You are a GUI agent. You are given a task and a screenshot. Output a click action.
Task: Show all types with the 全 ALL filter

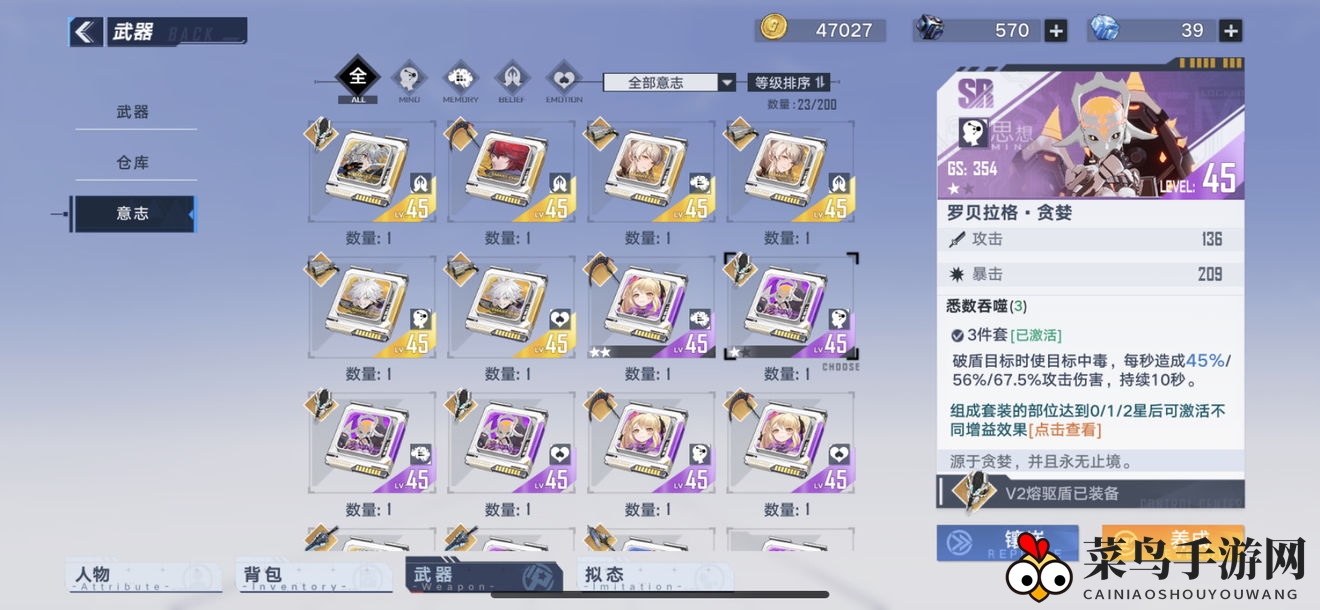(x=358, y=79)
